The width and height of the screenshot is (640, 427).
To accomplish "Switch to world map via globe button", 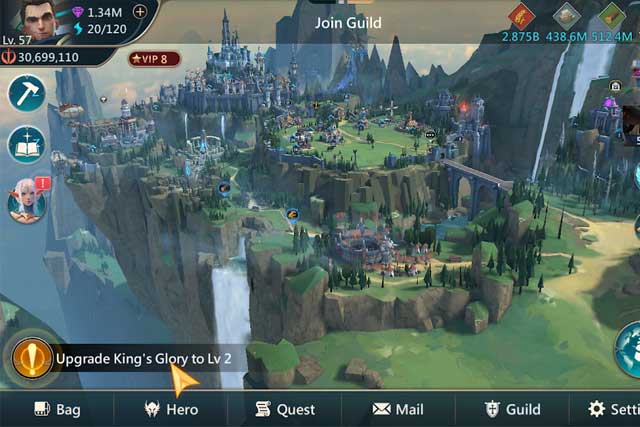I will (x=630, y=350).
